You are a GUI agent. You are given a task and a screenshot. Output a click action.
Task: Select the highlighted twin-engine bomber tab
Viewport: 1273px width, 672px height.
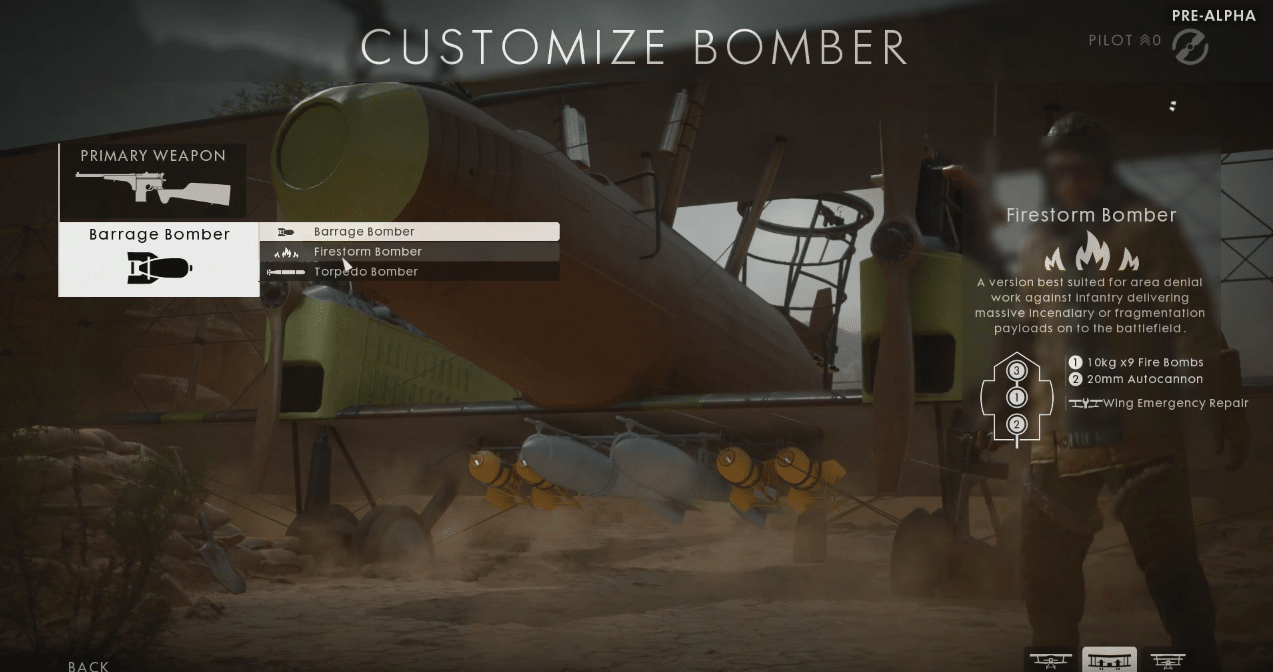[1109, 660]
